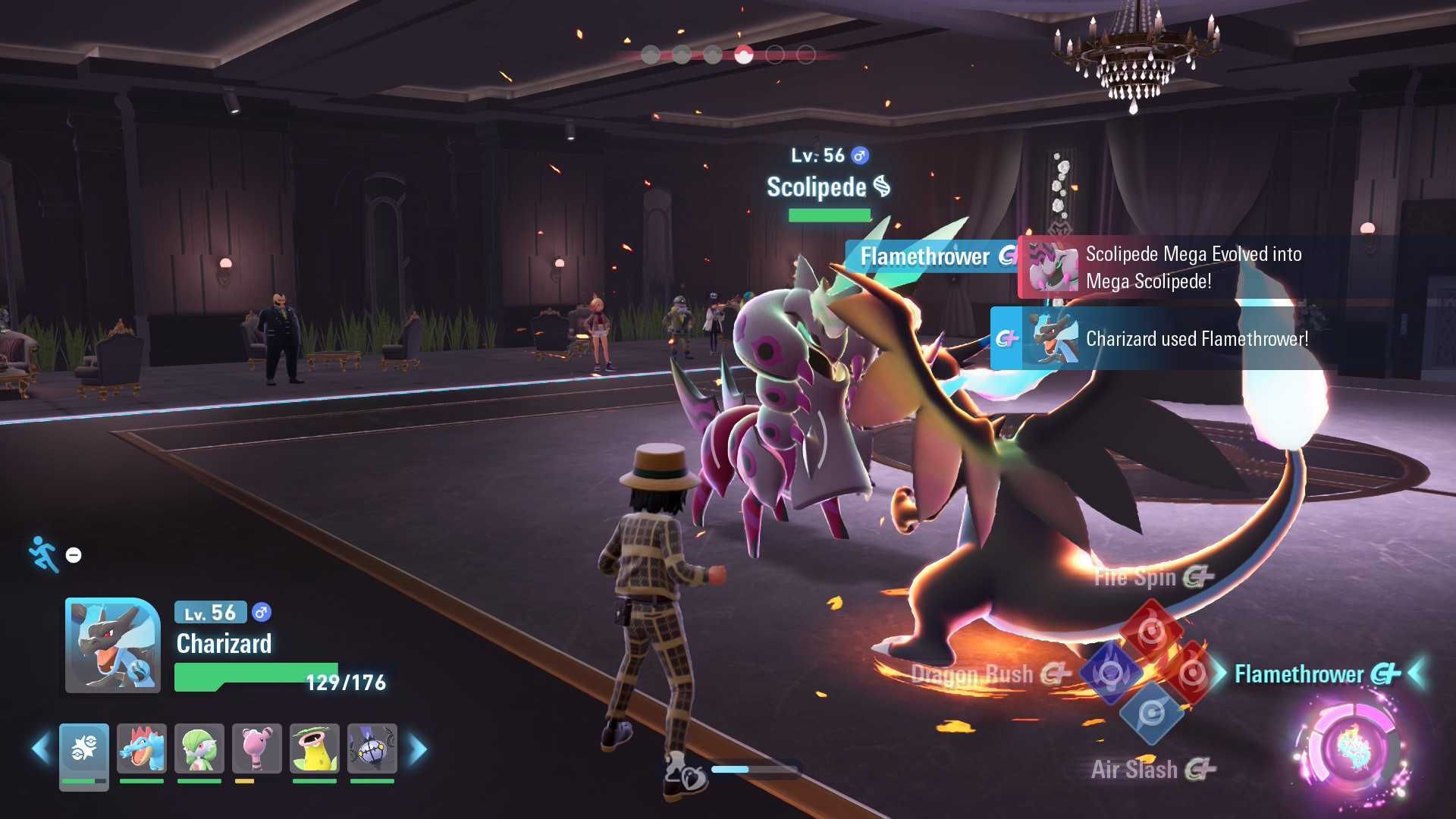Screen dimensions: 1456x819
Task: Activate the Mega Evolution wheel button
Action: 1354,745
